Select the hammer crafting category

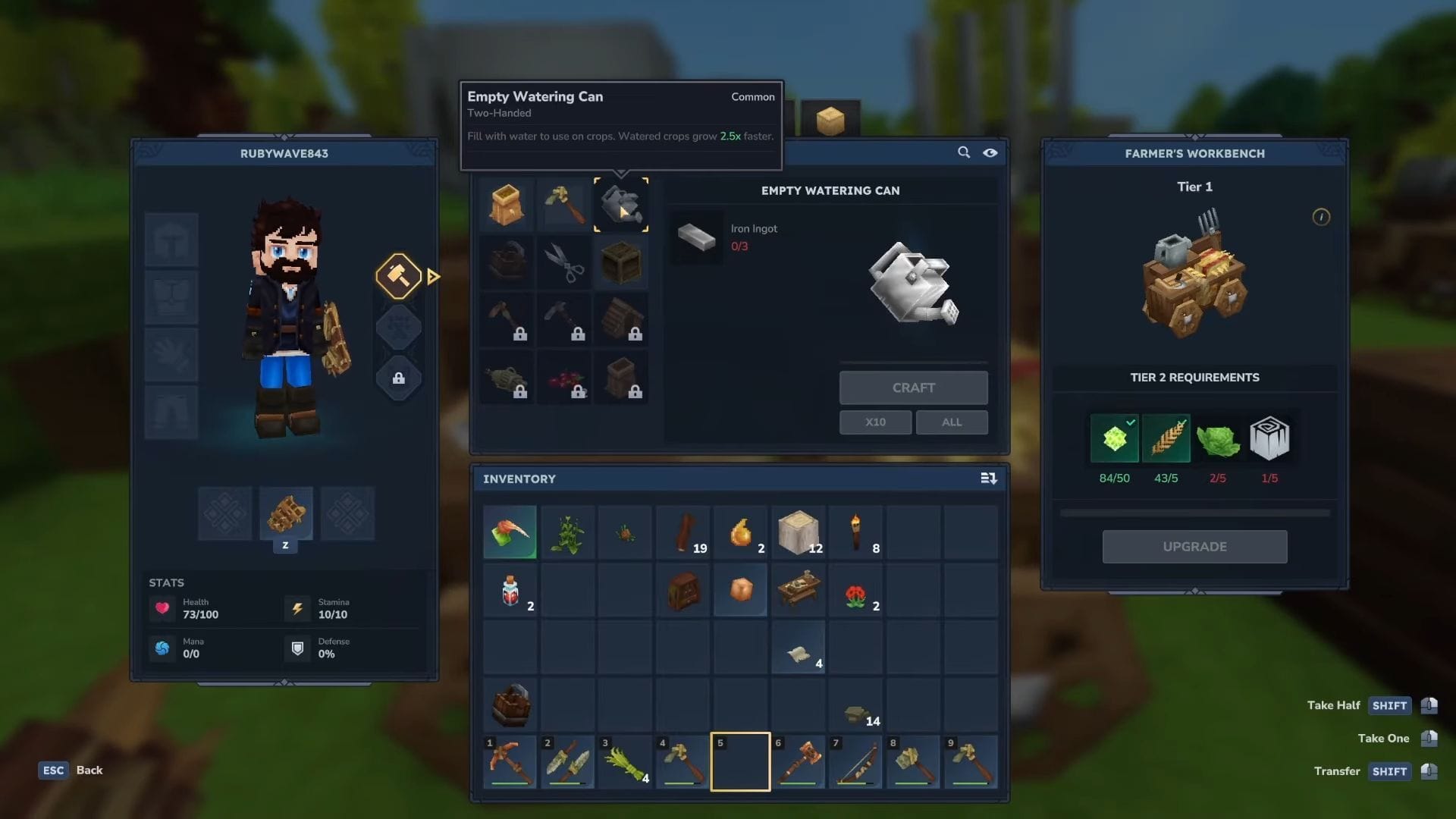tap(399, 276)
